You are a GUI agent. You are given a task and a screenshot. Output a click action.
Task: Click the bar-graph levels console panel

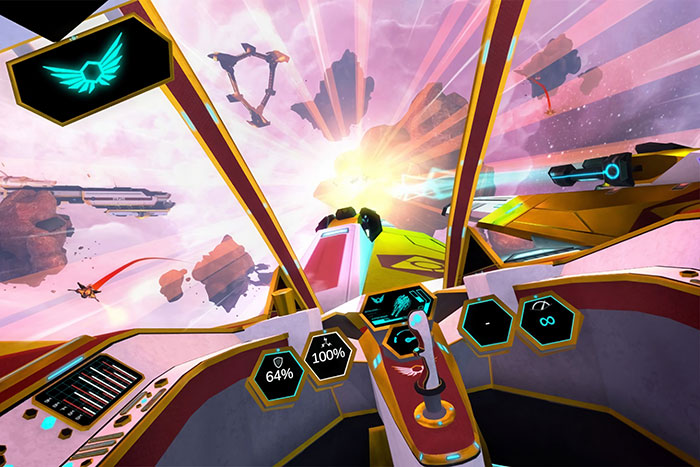tap(89, 383)
